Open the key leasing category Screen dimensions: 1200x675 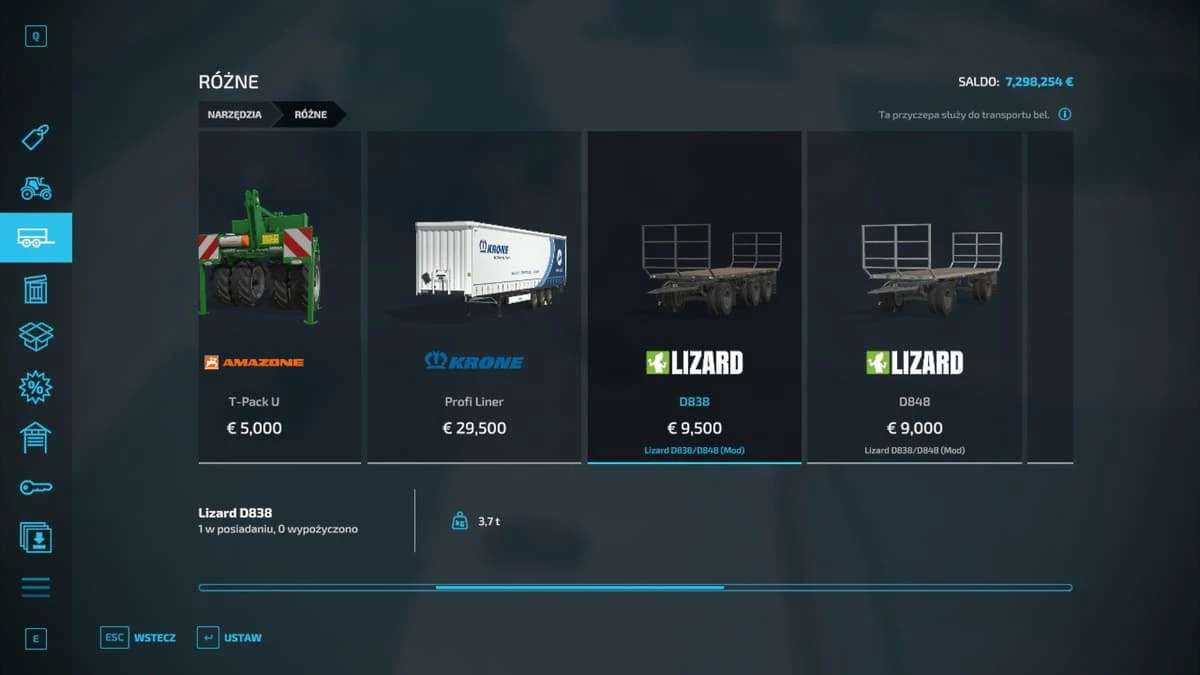coord(36,487)
